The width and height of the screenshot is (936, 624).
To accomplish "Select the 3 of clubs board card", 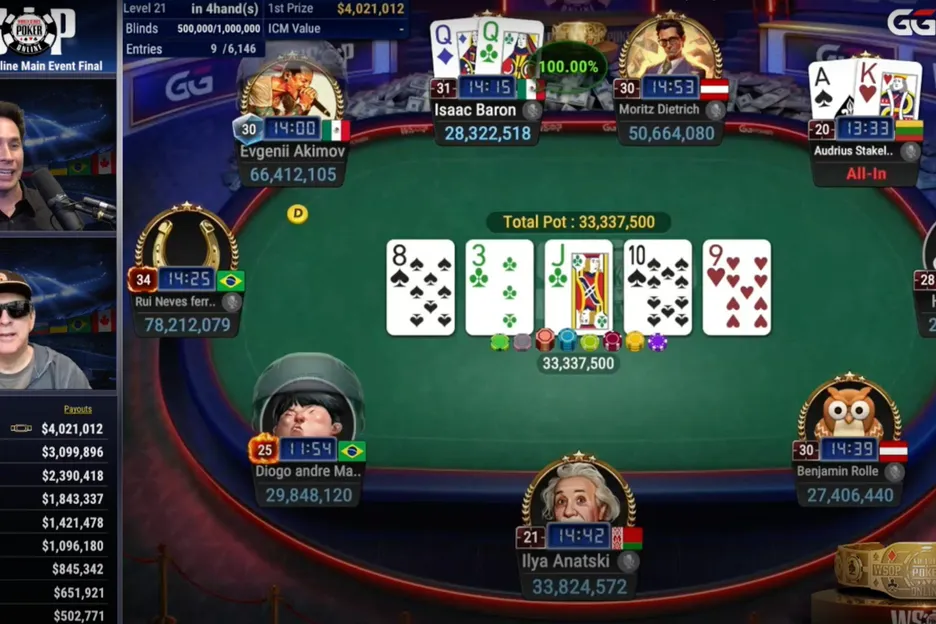I will pyautogui.click(x=499, y=286).
